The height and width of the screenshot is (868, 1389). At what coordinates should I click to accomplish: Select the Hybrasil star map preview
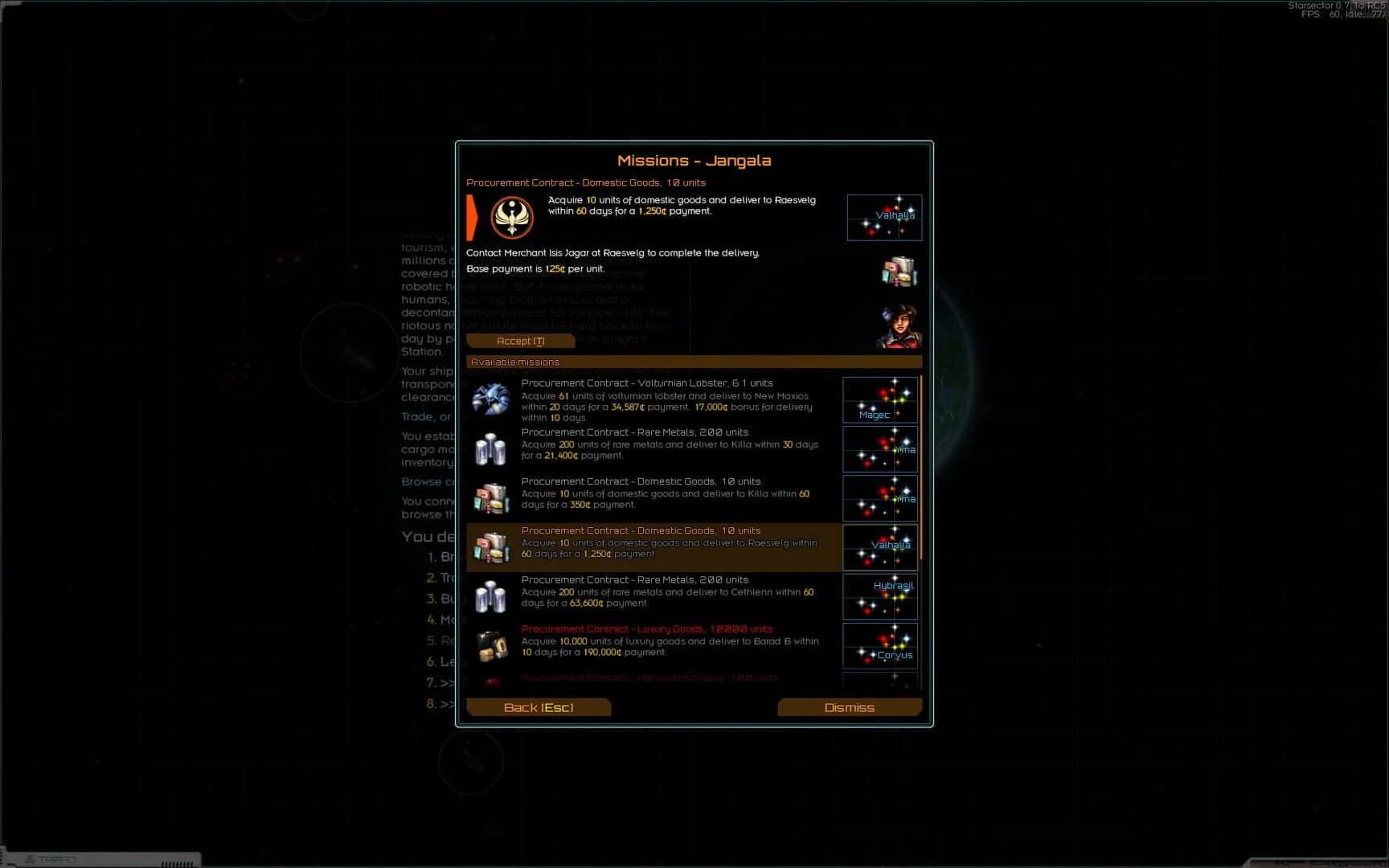point(879,596)
